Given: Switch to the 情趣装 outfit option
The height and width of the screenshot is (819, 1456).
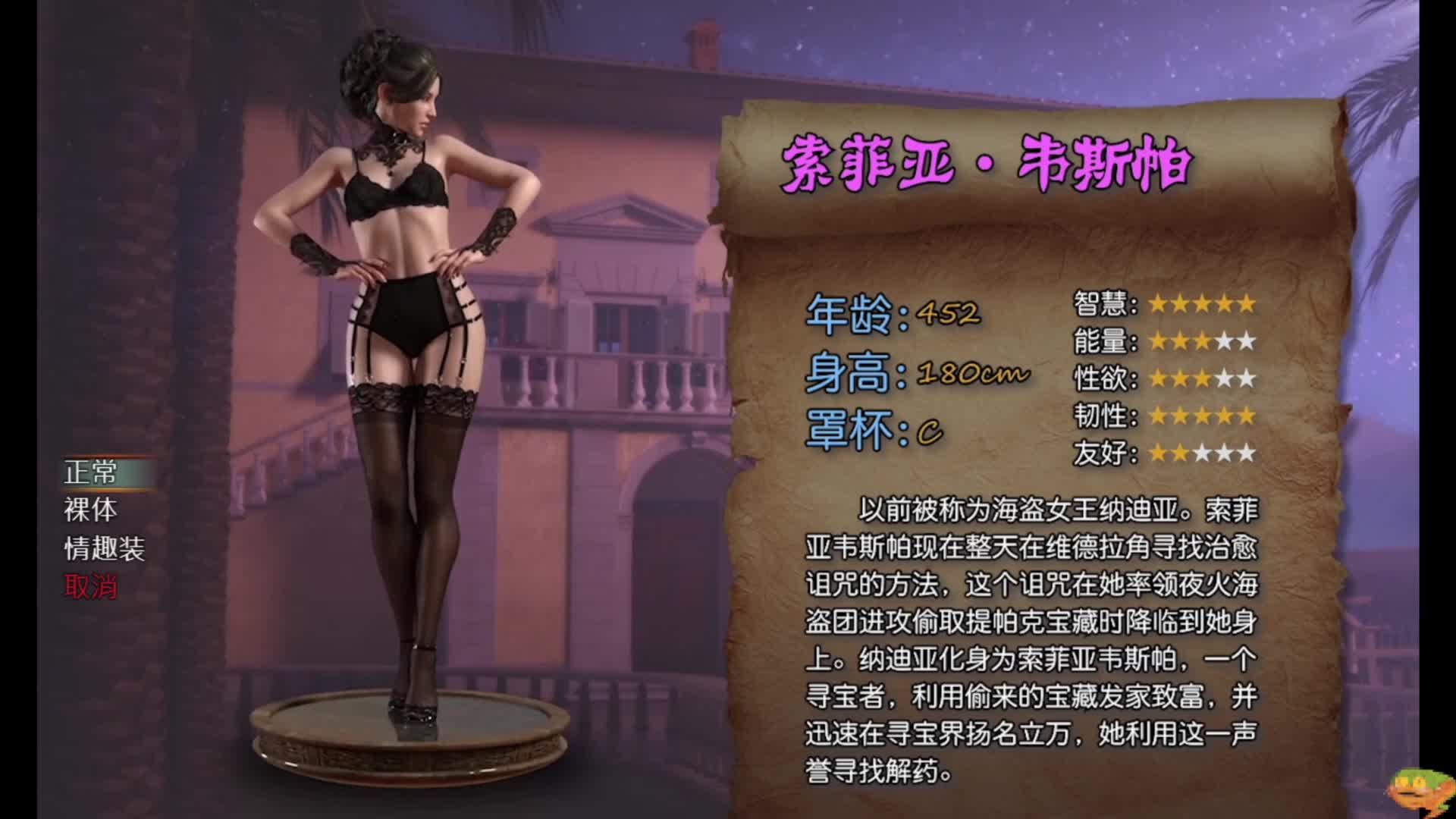Looking at the screenshot, I should pyautogui.click(x=105, y=548).
